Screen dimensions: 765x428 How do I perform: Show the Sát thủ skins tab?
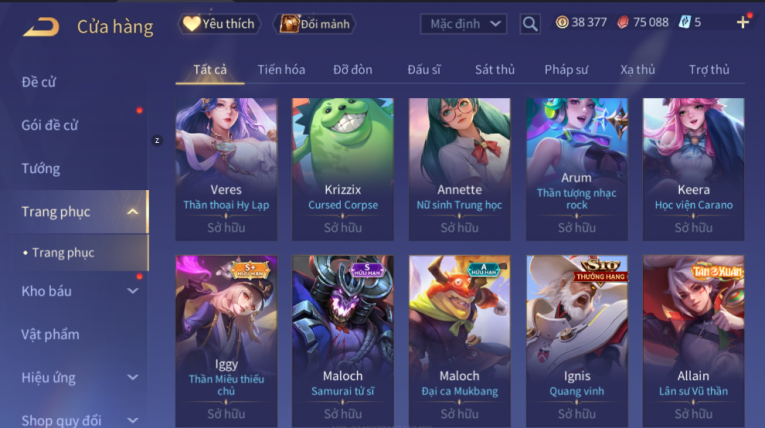point(495,70)
